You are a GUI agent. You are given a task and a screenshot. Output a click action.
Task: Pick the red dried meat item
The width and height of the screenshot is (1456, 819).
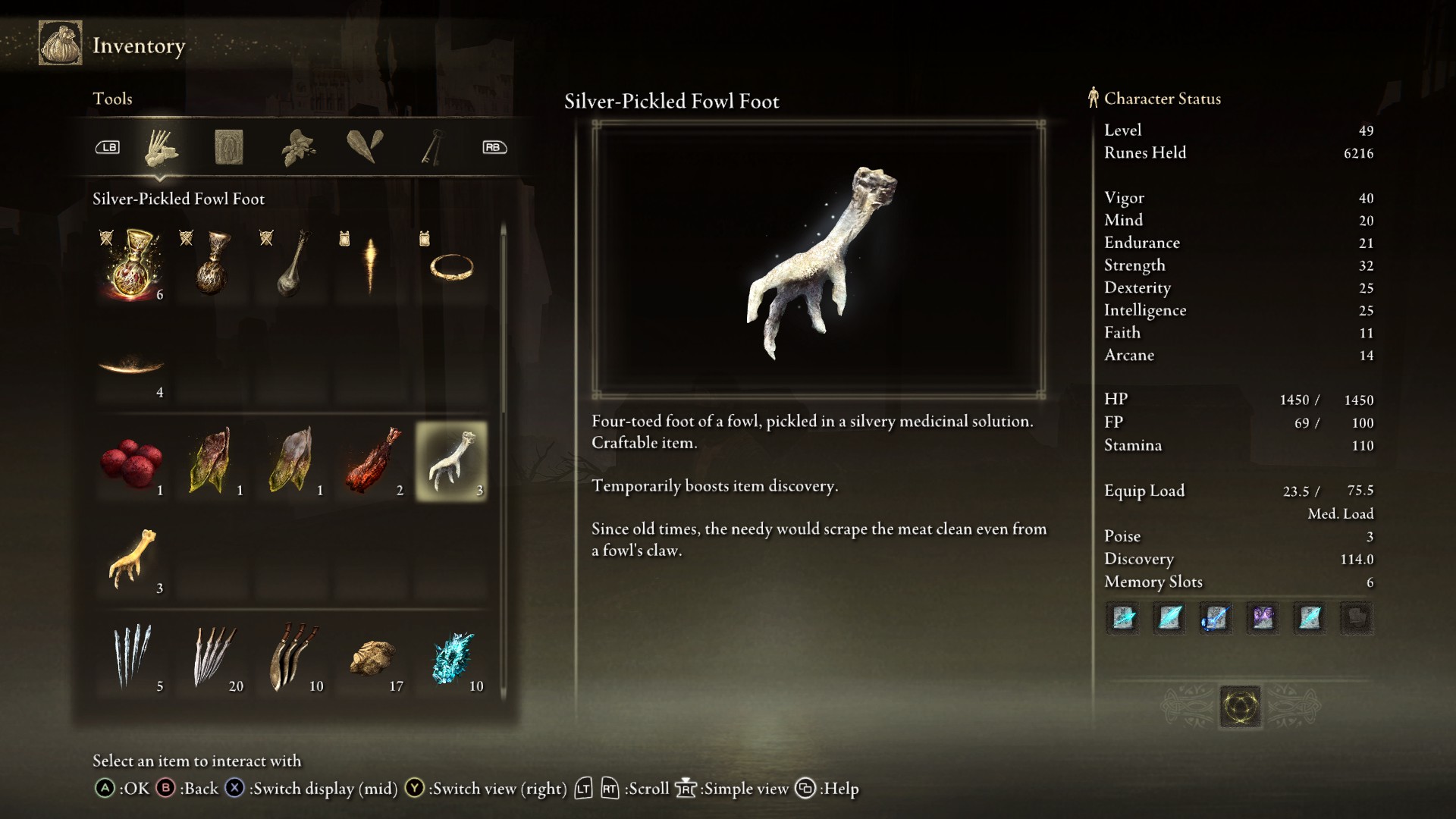(372, 461)
